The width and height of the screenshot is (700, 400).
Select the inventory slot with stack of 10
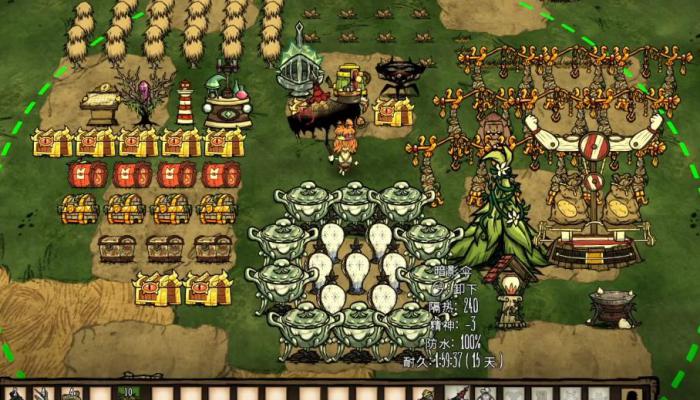tap(129, 393)
